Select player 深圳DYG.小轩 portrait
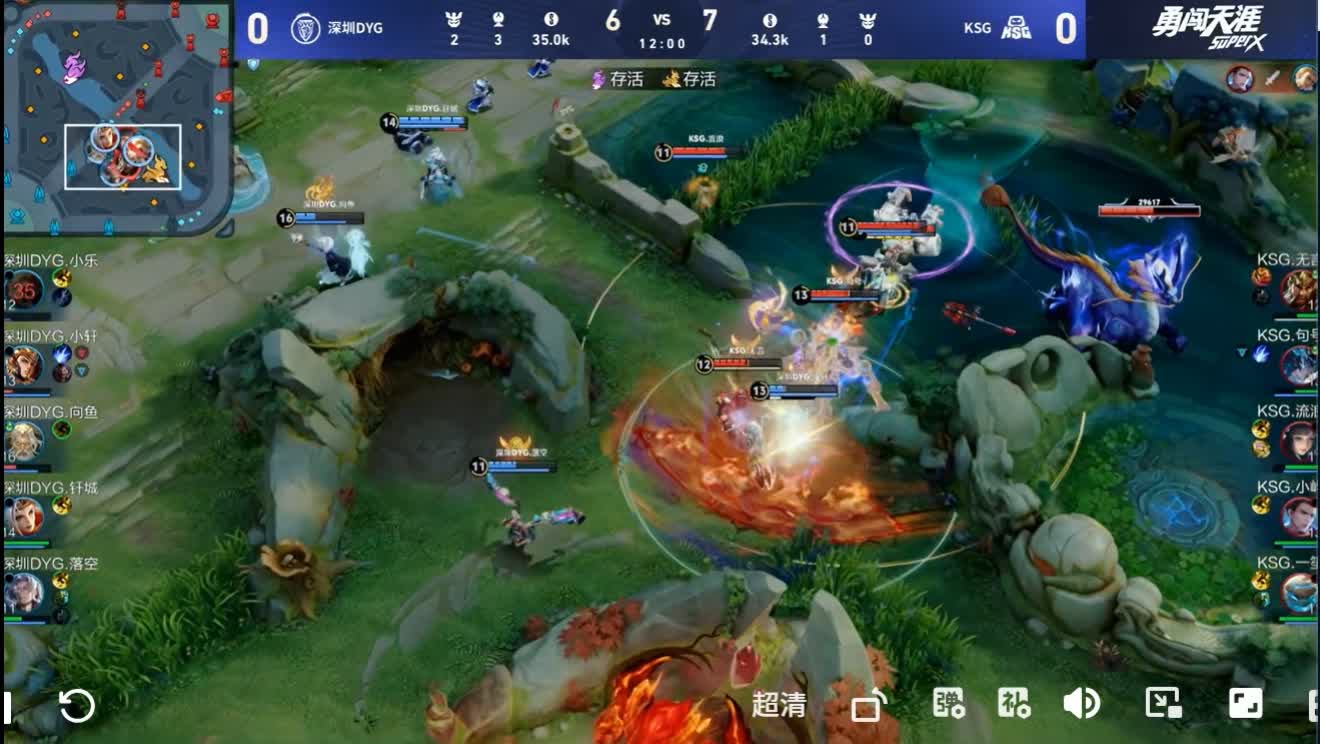 [24, 366]
